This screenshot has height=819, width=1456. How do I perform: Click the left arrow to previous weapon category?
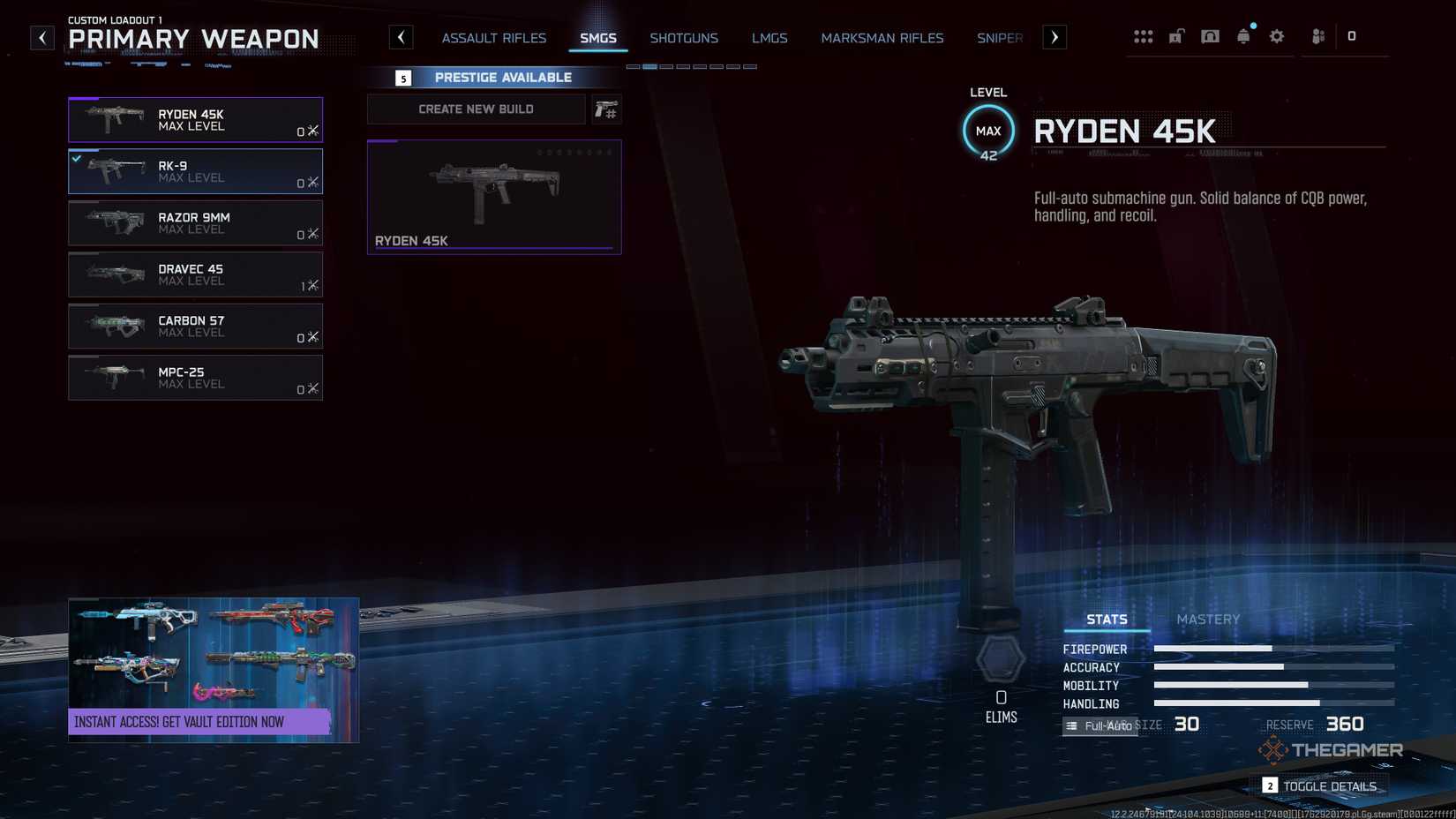click(x=402, y=37)
